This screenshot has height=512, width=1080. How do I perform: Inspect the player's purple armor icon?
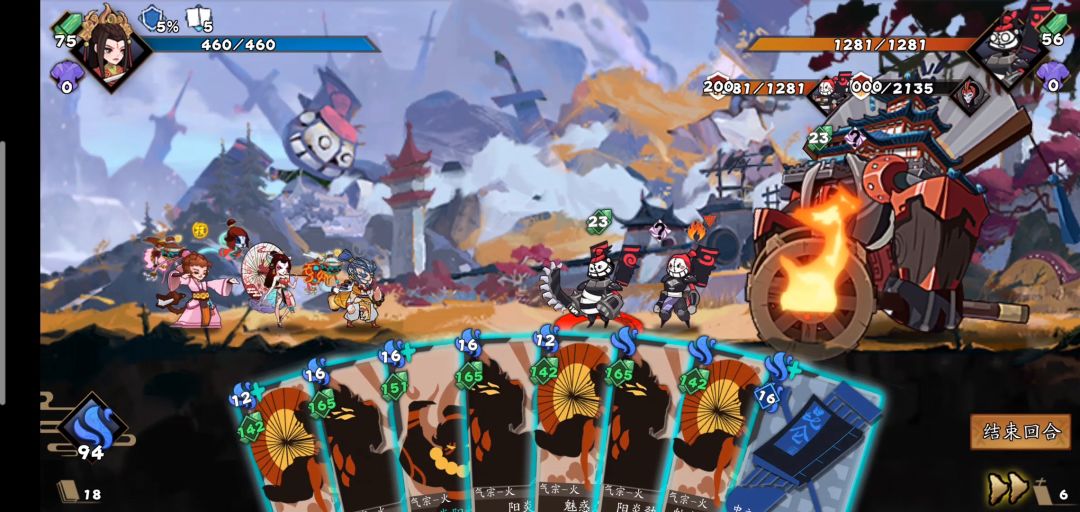[x=67, y=75]
